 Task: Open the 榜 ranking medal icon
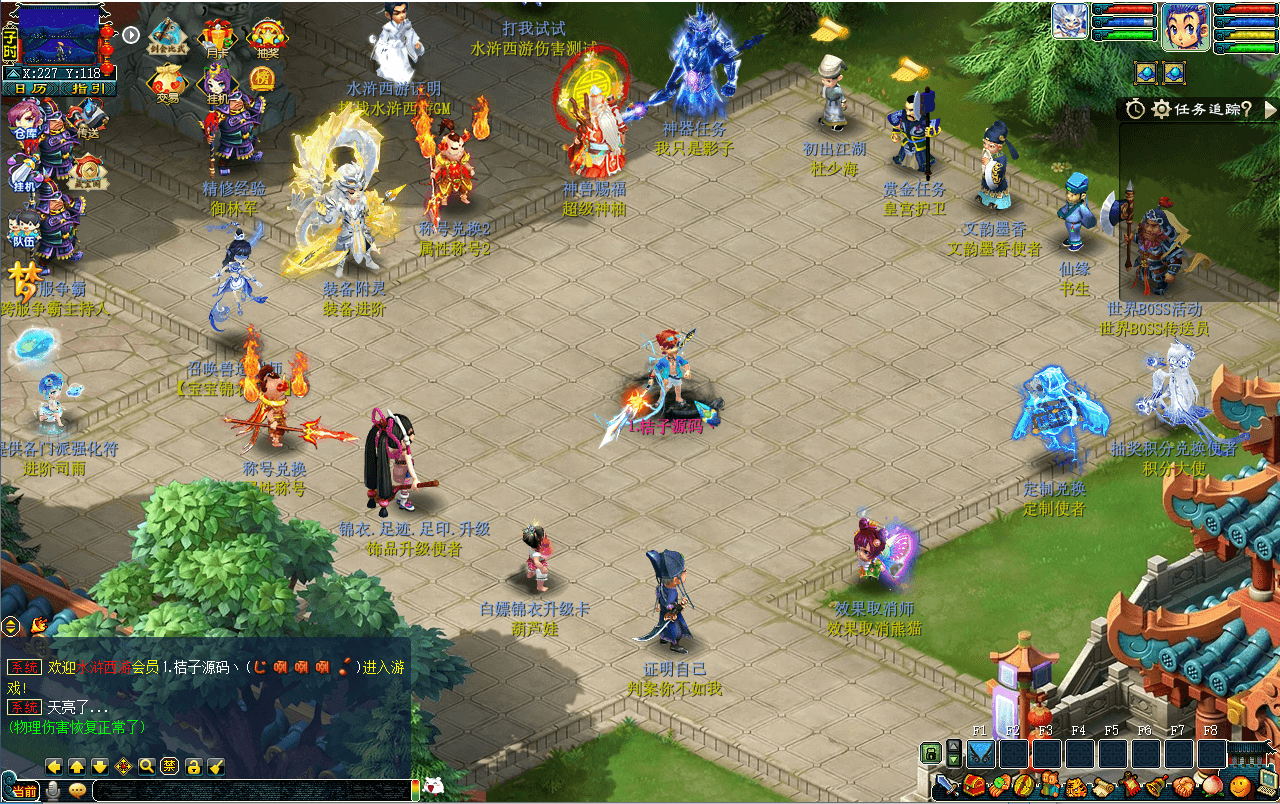tap(261, 78)
